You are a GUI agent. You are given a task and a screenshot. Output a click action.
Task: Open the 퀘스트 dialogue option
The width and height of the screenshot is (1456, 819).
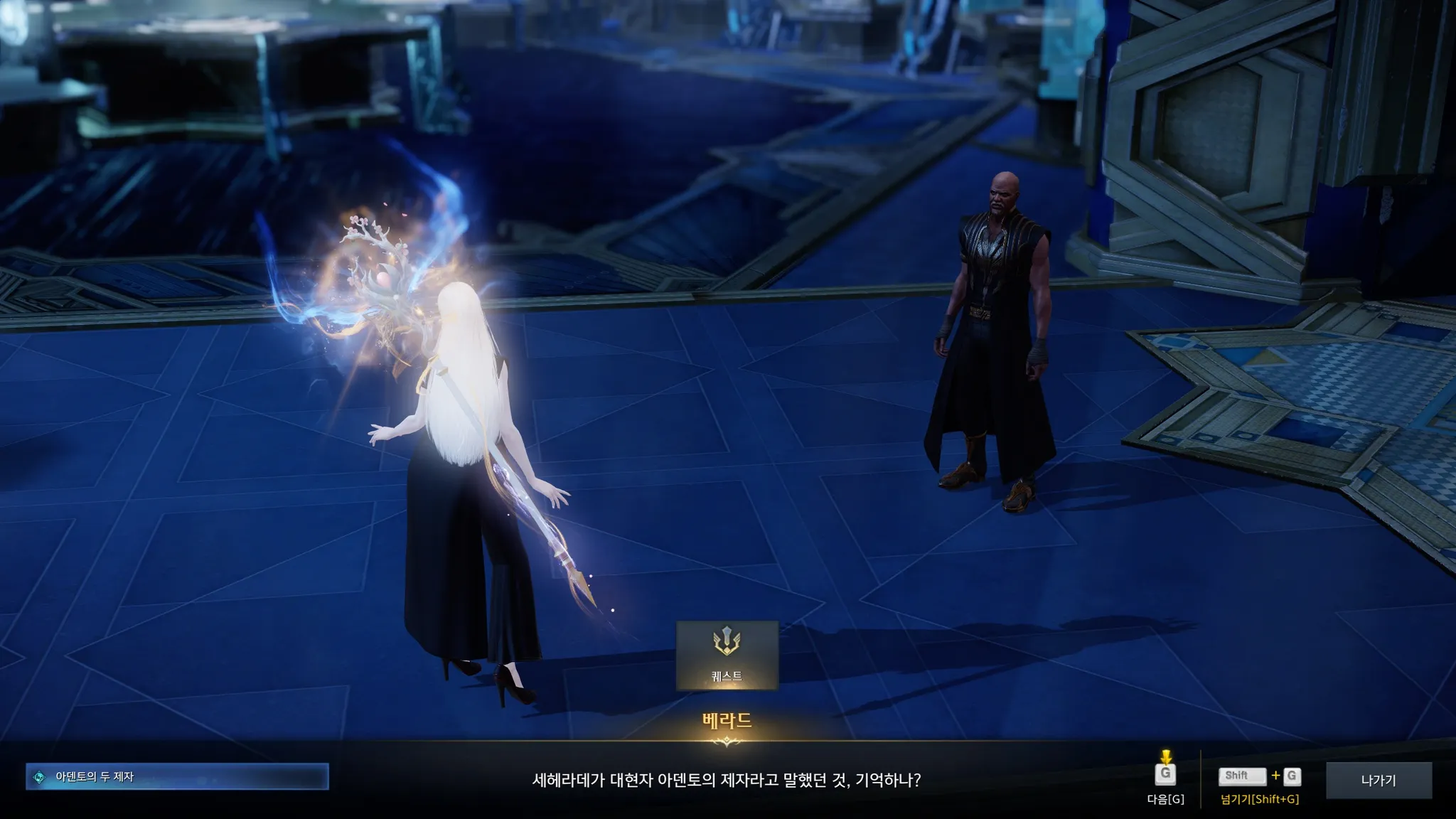(727, 655)
